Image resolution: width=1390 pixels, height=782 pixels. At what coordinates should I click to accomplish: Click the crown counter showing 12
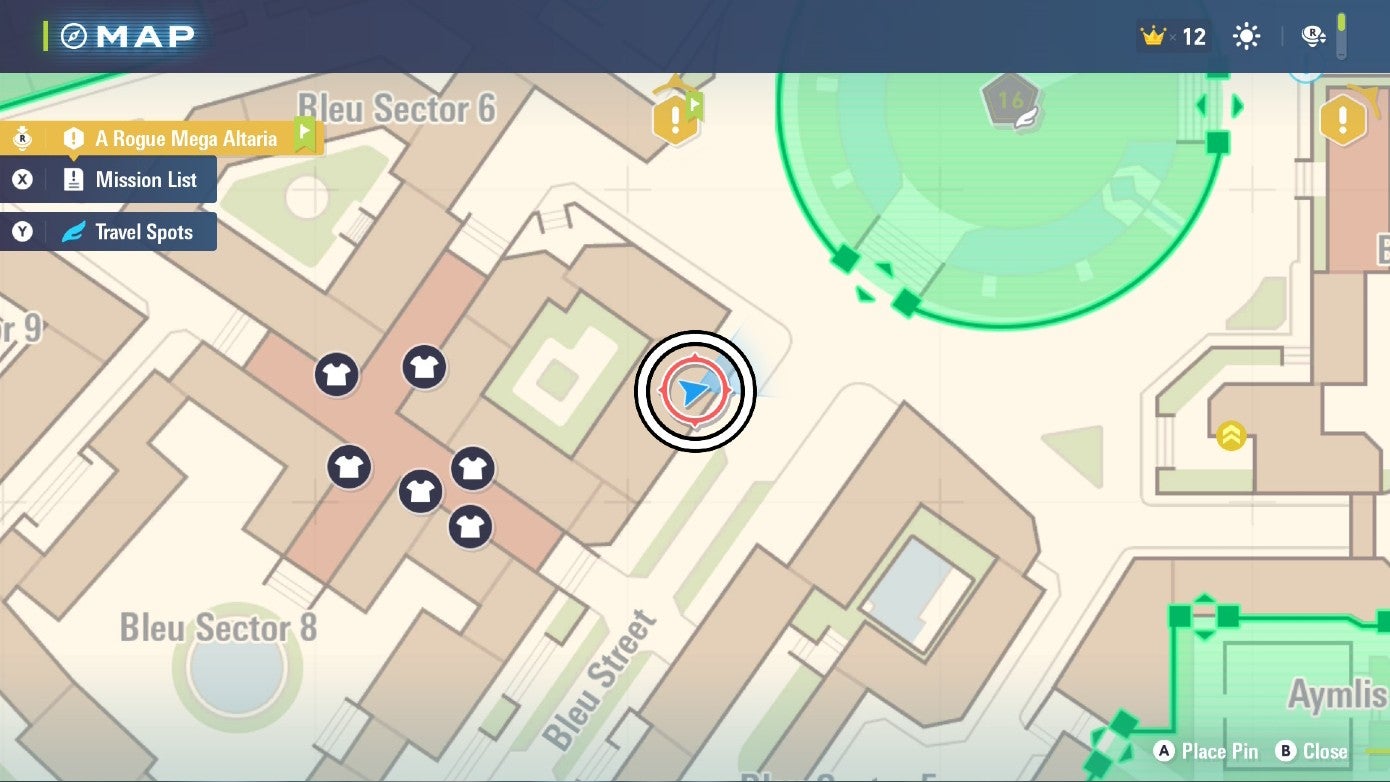coord(1177,35)
